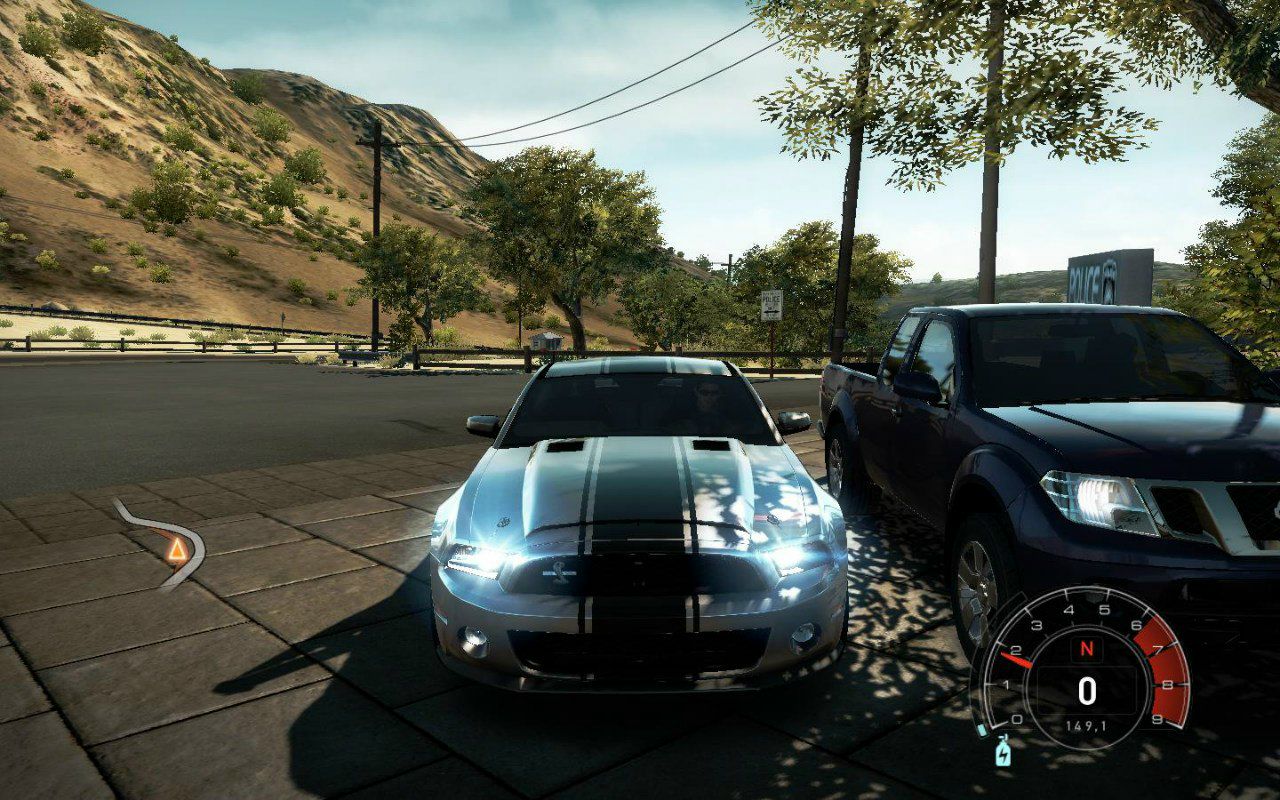The width and height of the screenshot is (1280, 800).
Task: Select the orange player arrow on minimap
Action: click(177, 549)
